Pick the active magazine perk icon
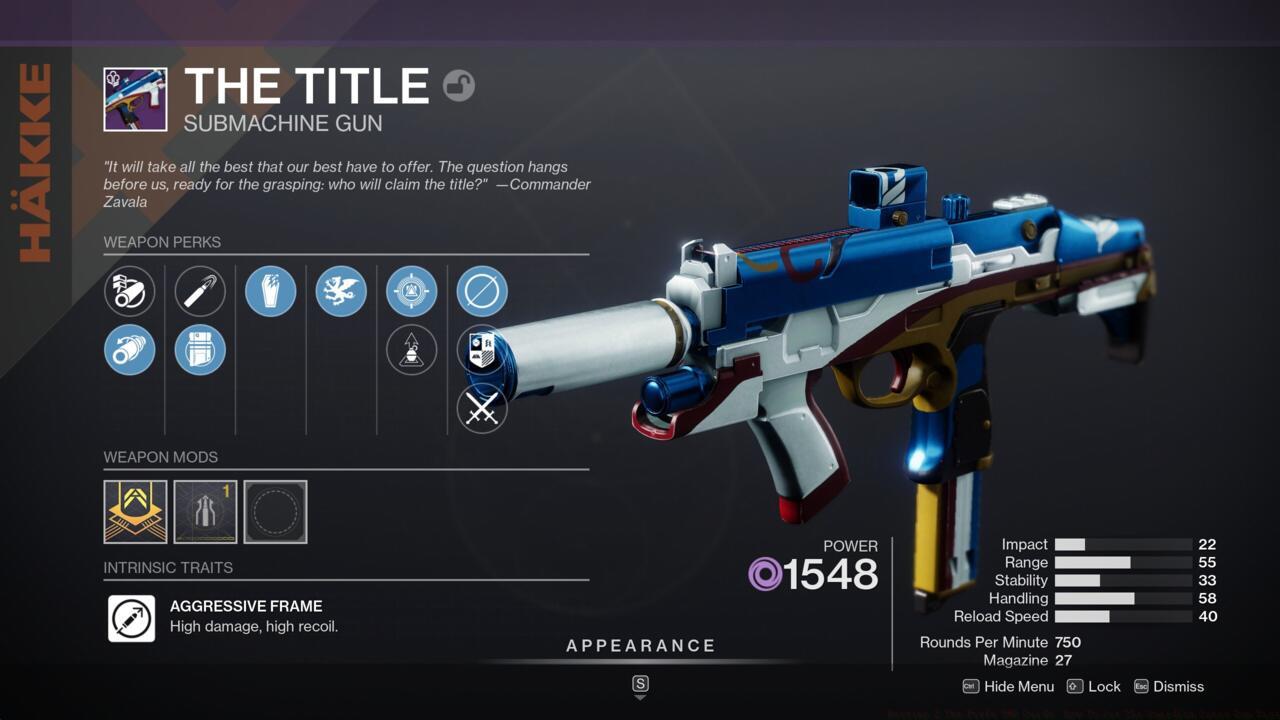This screenshot has width=1280, height=720. (200, 350)
